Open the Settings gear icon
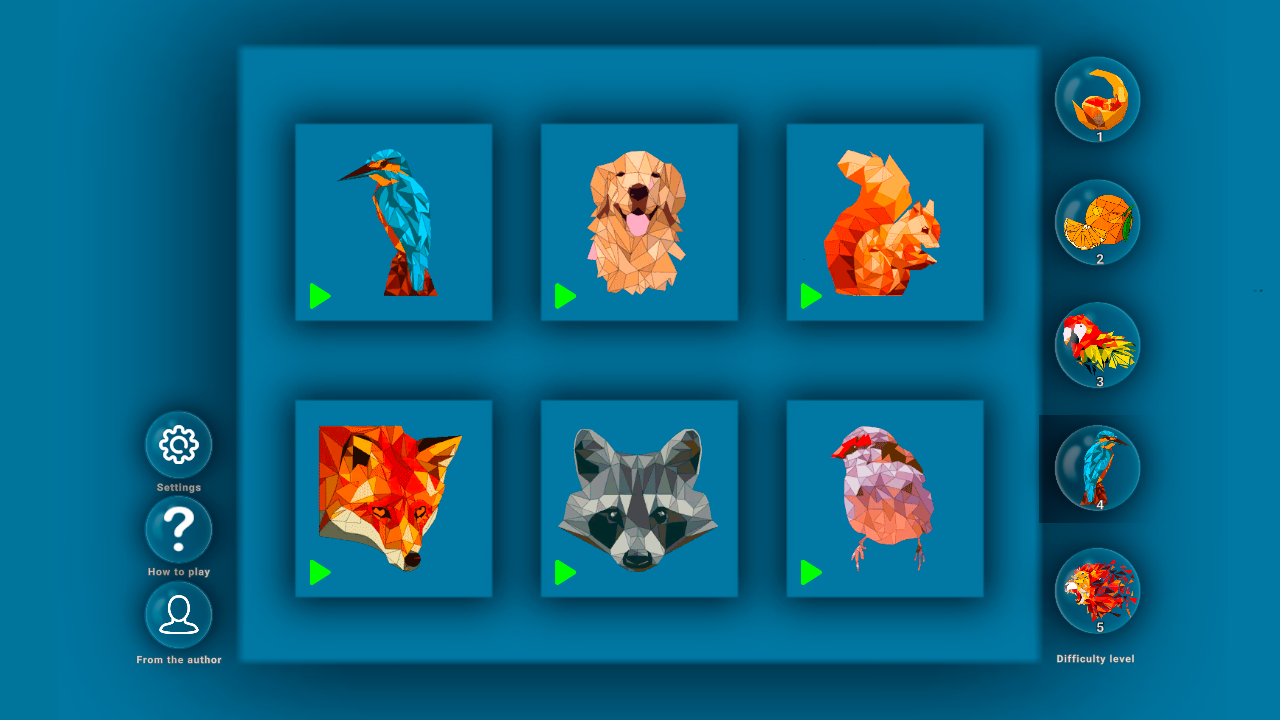The image size is (1280, 720). (178, 443)
